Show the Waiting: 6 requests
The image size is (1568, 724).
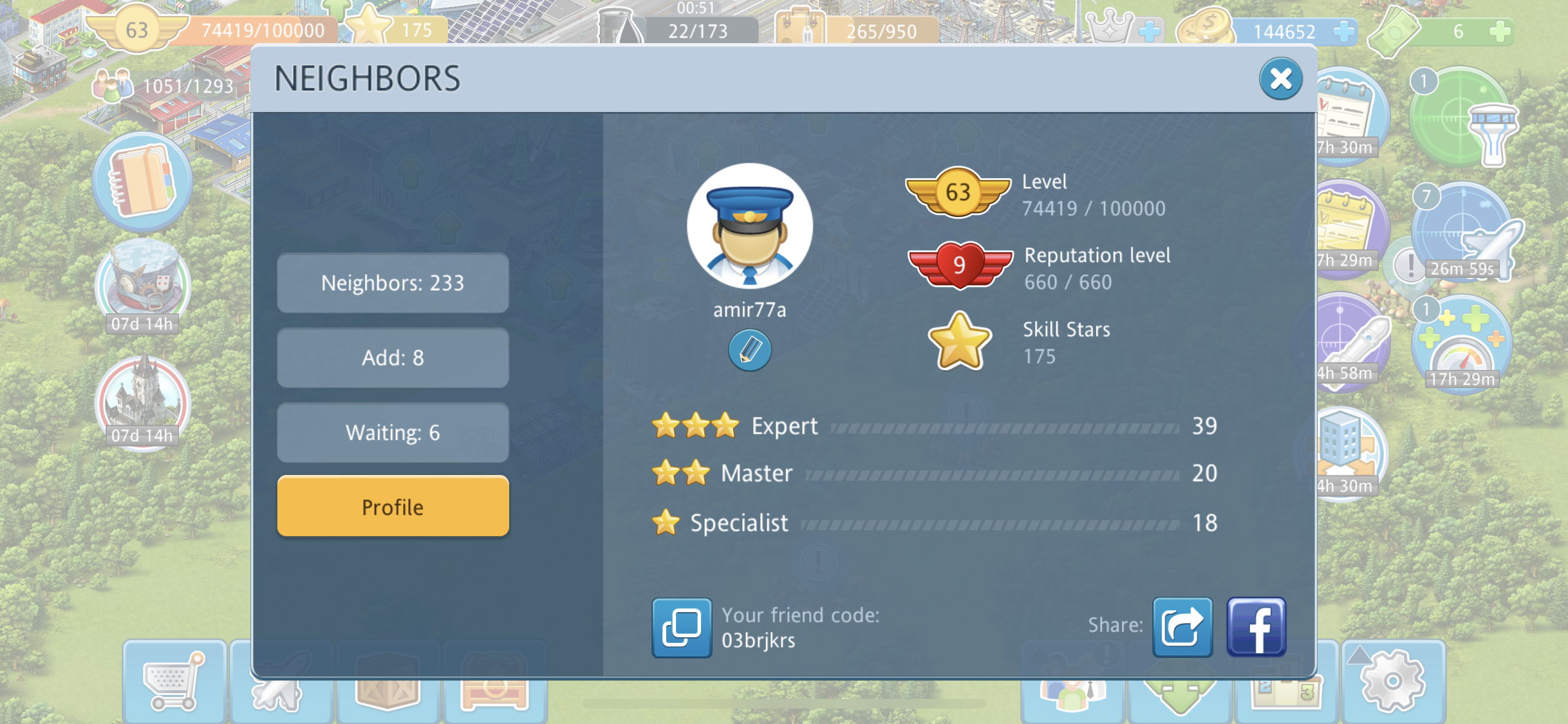click(x=393, y=432)
